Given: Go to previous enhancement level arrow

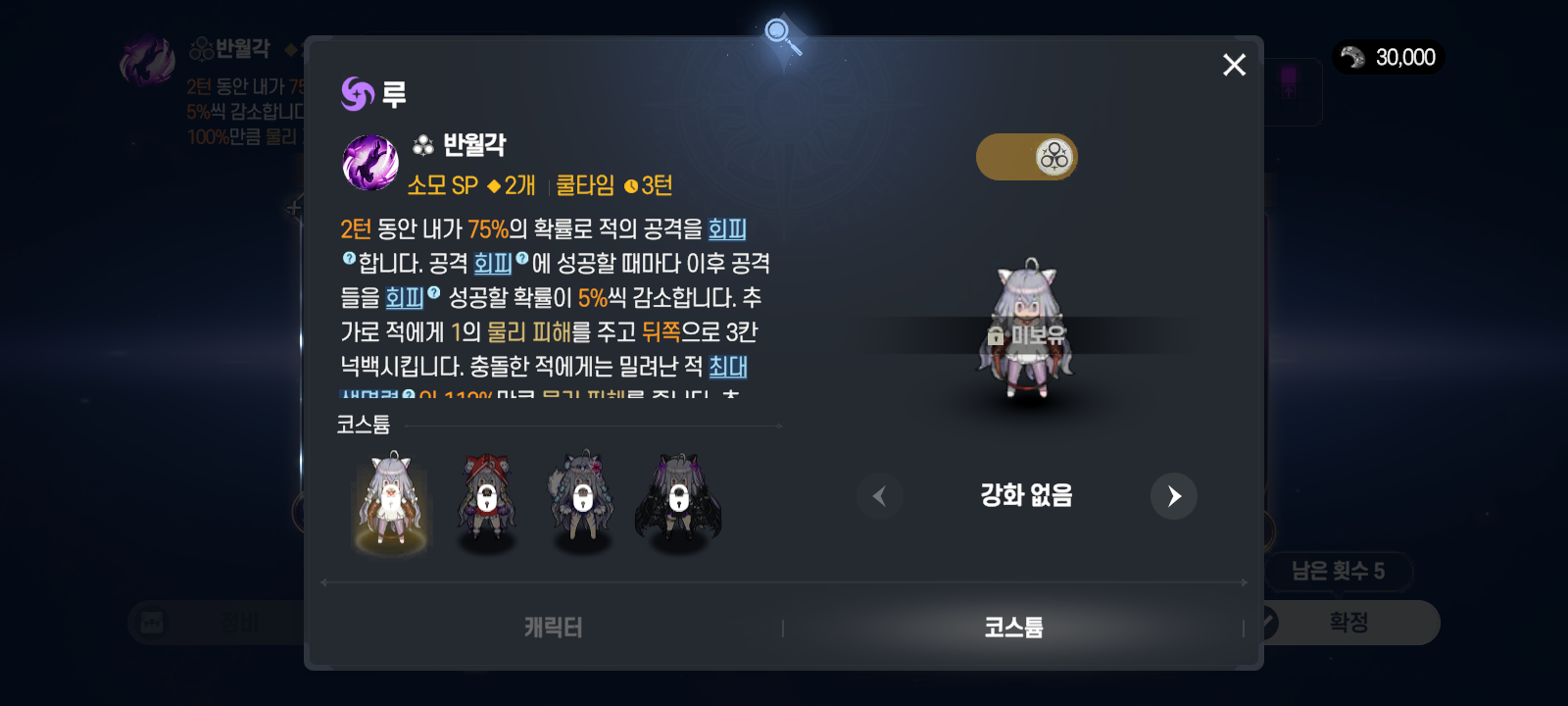Looking at the screenshot, I should [x=879, y=496].
